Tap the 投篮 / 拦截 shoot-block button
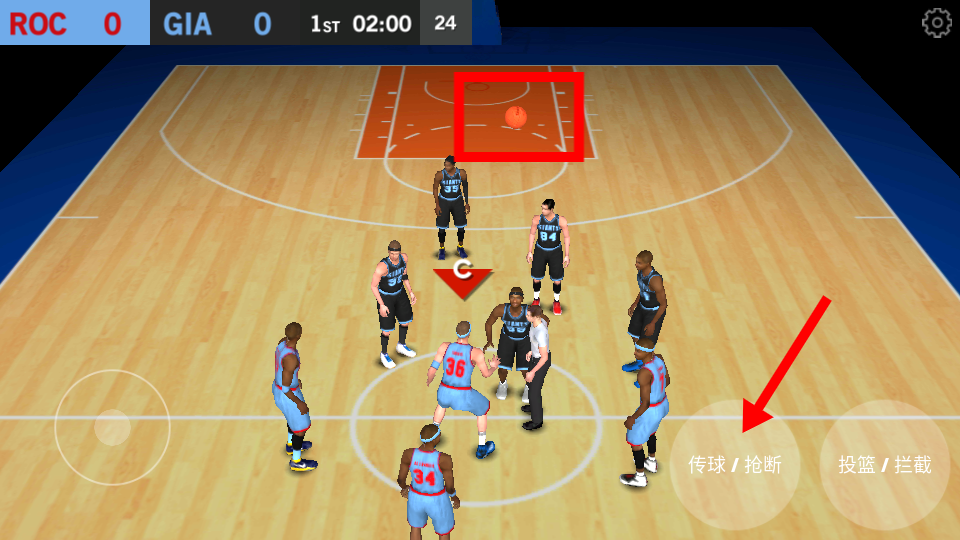The image size is (960, 540). point(885,465)
